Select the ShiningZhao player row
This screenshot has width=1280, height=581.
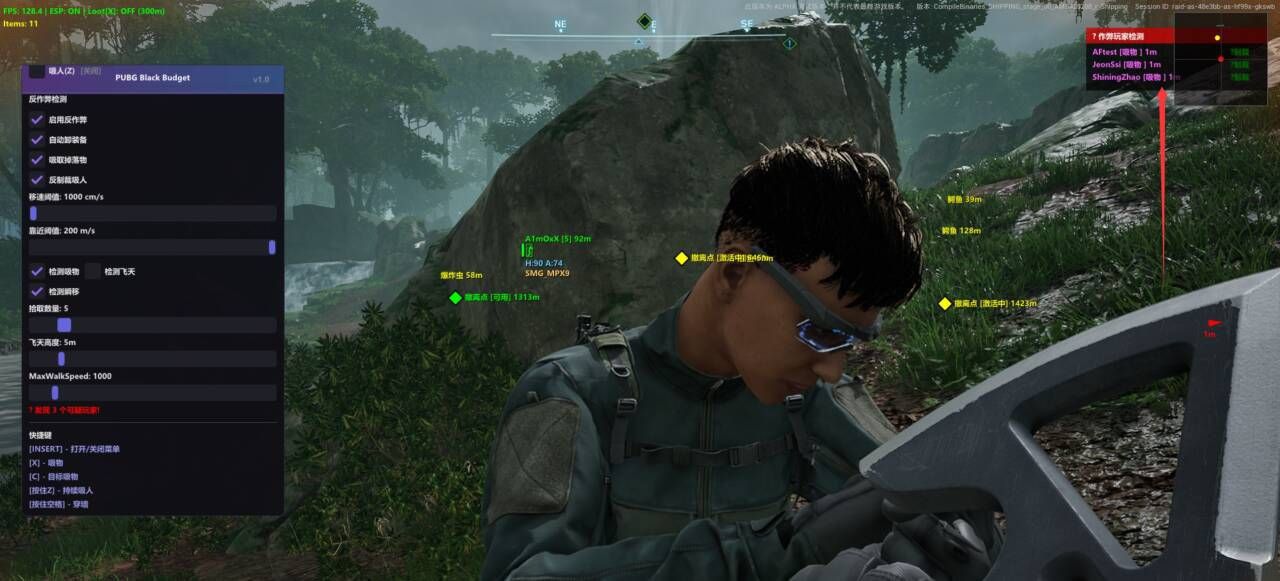tap(1132, 77)
